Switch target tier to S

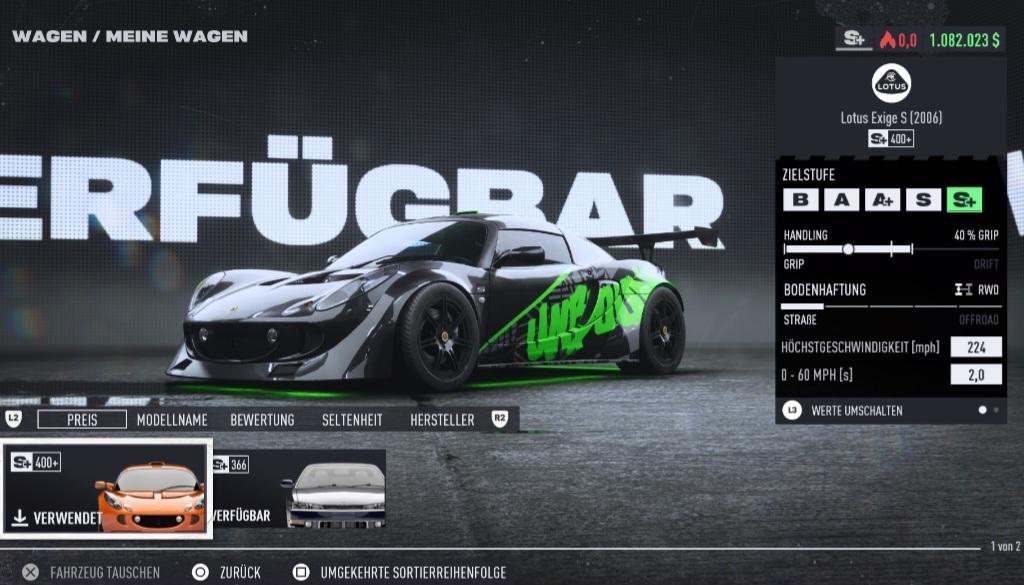(923, 200)
